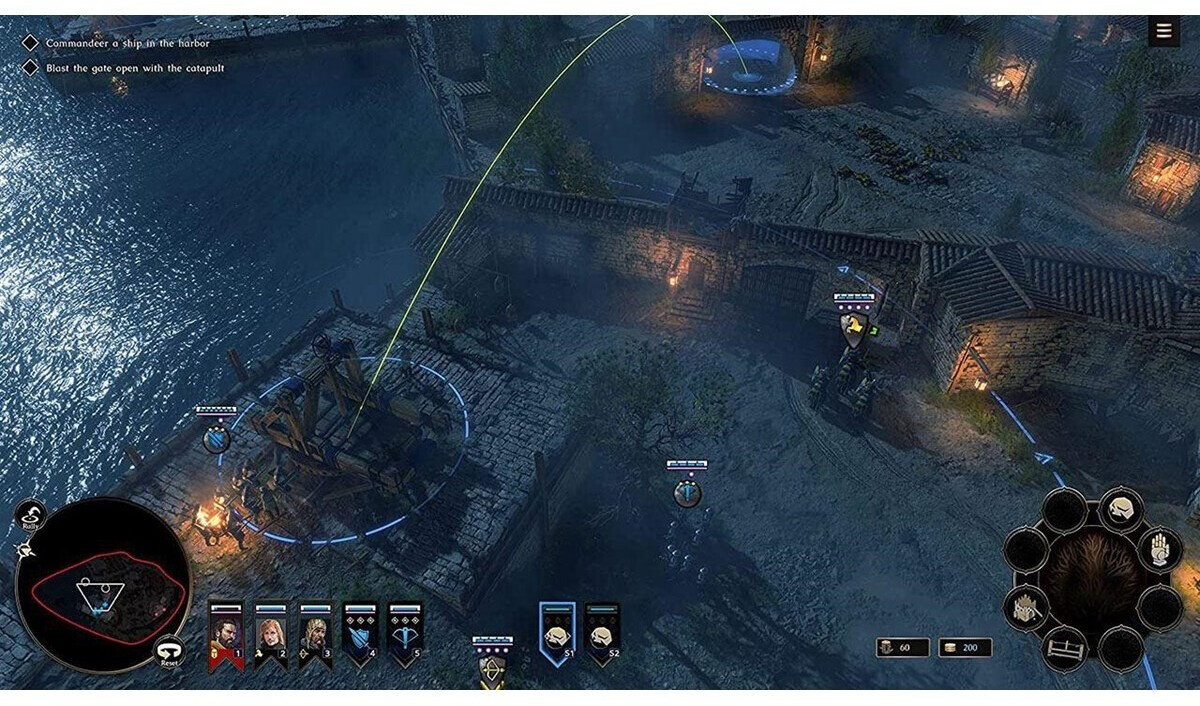
Task: Choose the siege tower icon in the command wheel
Action: [1027, 605]
